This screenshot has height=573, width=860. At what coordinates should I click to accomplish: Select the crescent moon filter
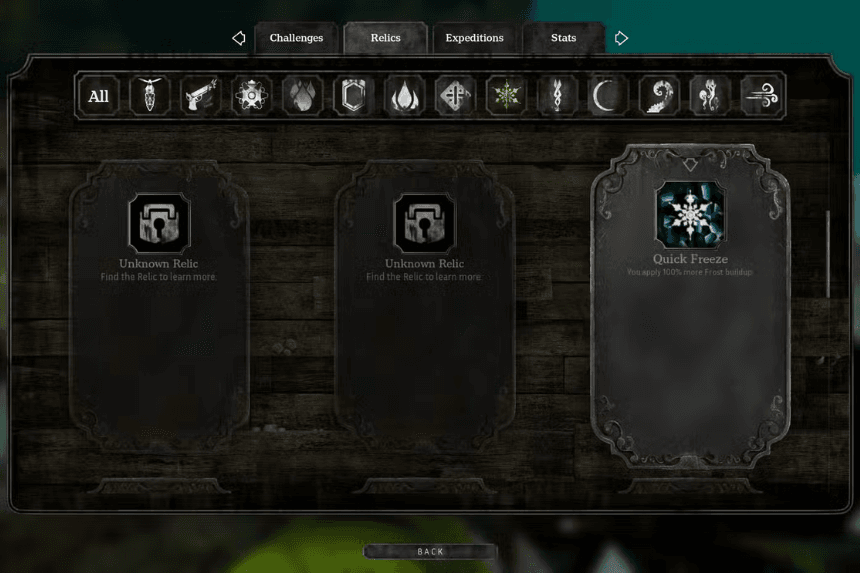click(x=607, y=96)
